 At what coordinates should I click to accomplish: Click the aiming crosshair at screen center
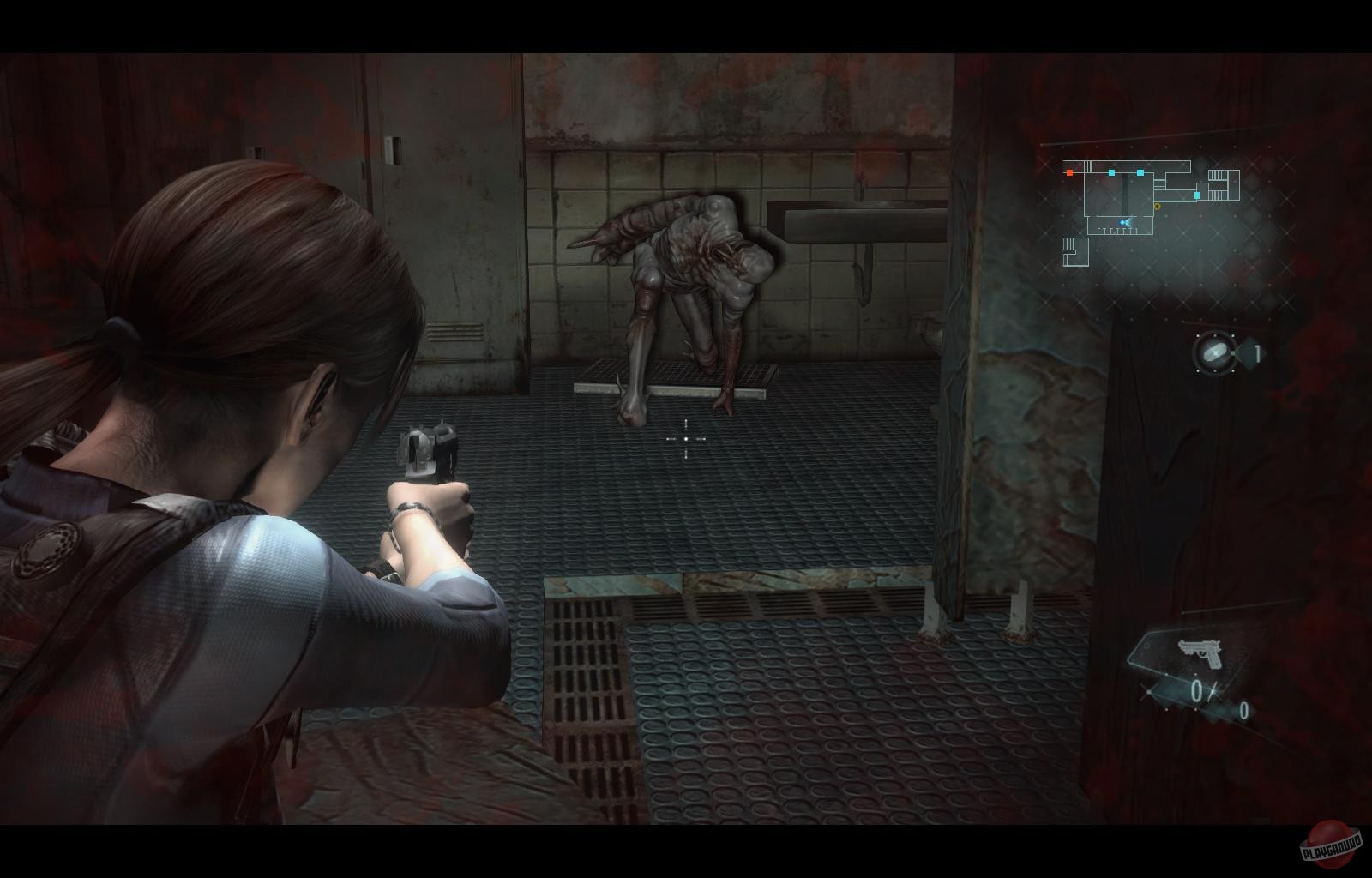coord(686,439)
